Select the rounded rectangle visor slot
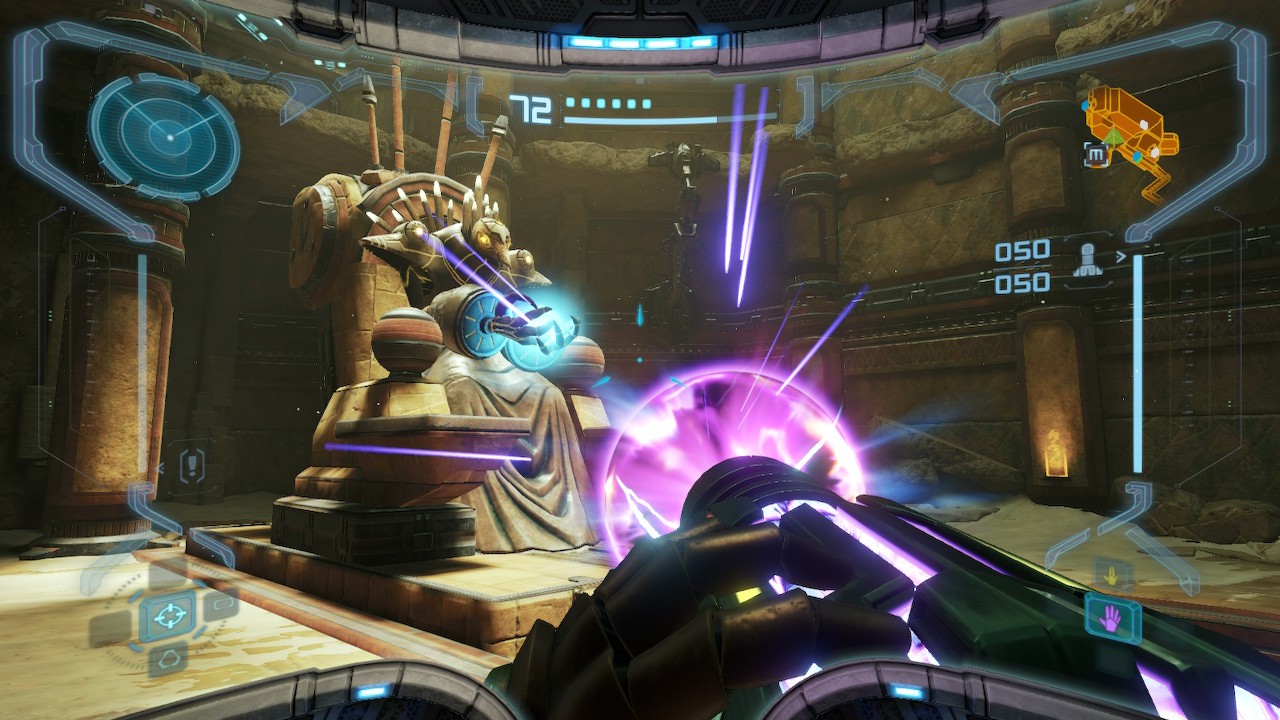 (221, 605)
